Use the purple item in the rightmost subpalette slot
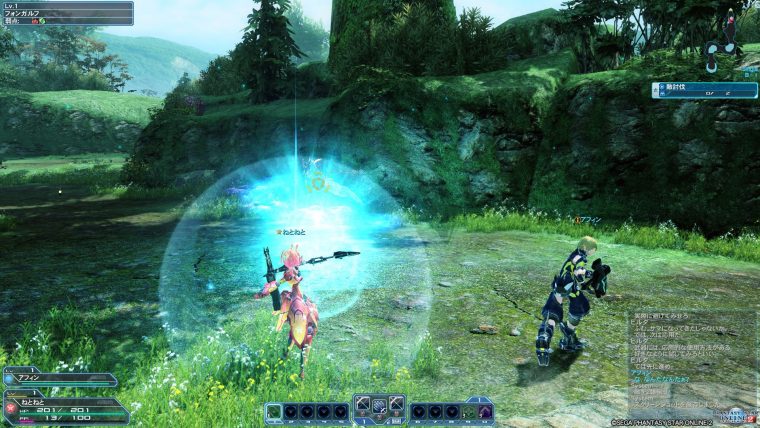This screenshot has width=760, height=428. [485, 411]
